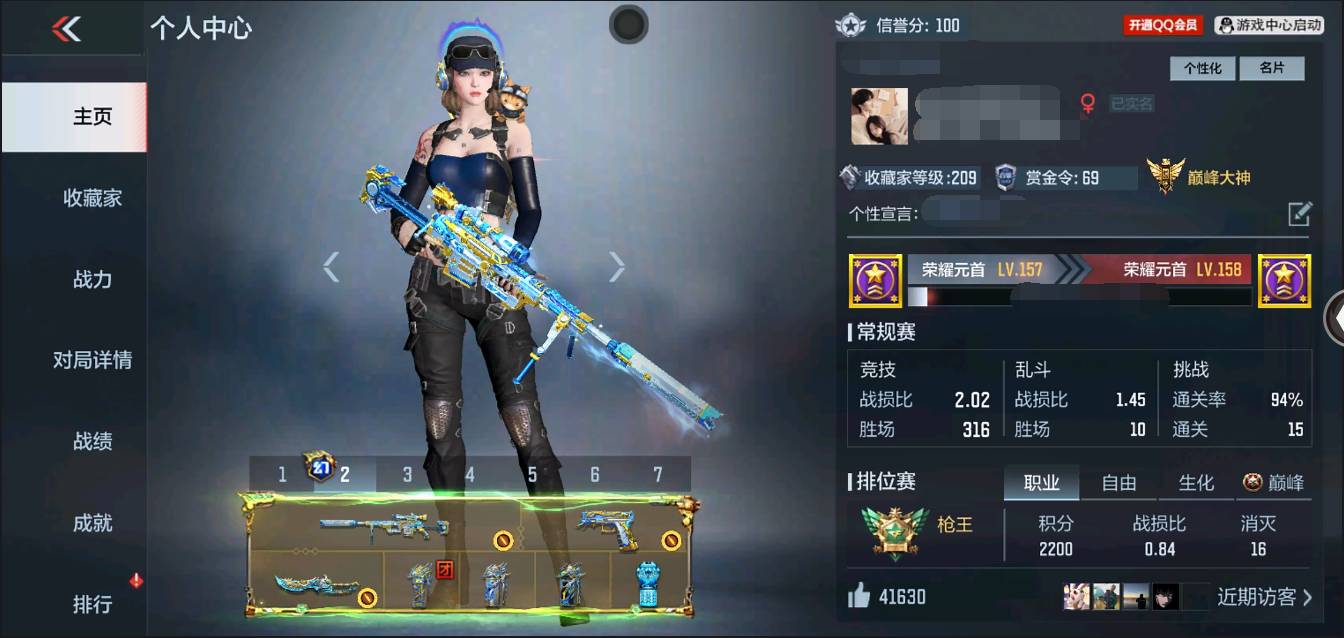Select loadout number 5
The image size is (1344, 638).
click(532, 474)
